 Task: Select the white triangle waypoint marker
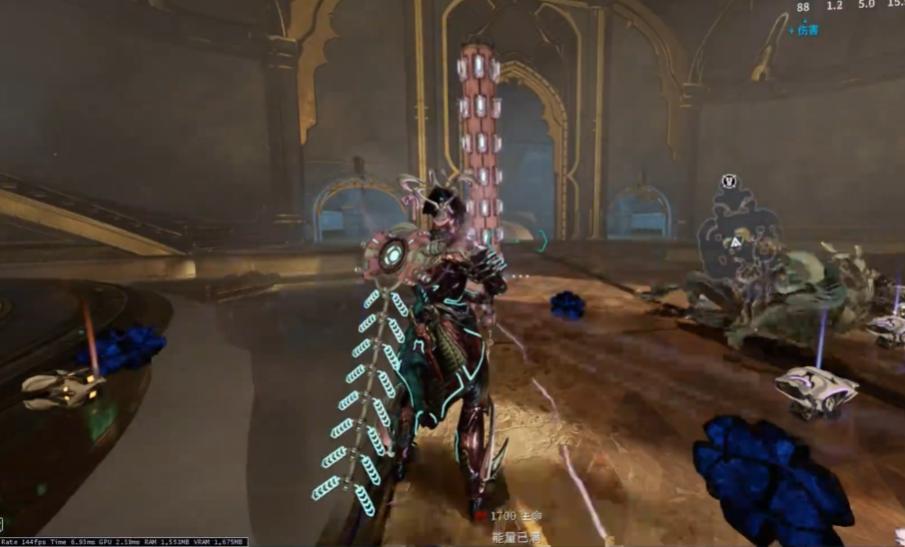(736, 242)
